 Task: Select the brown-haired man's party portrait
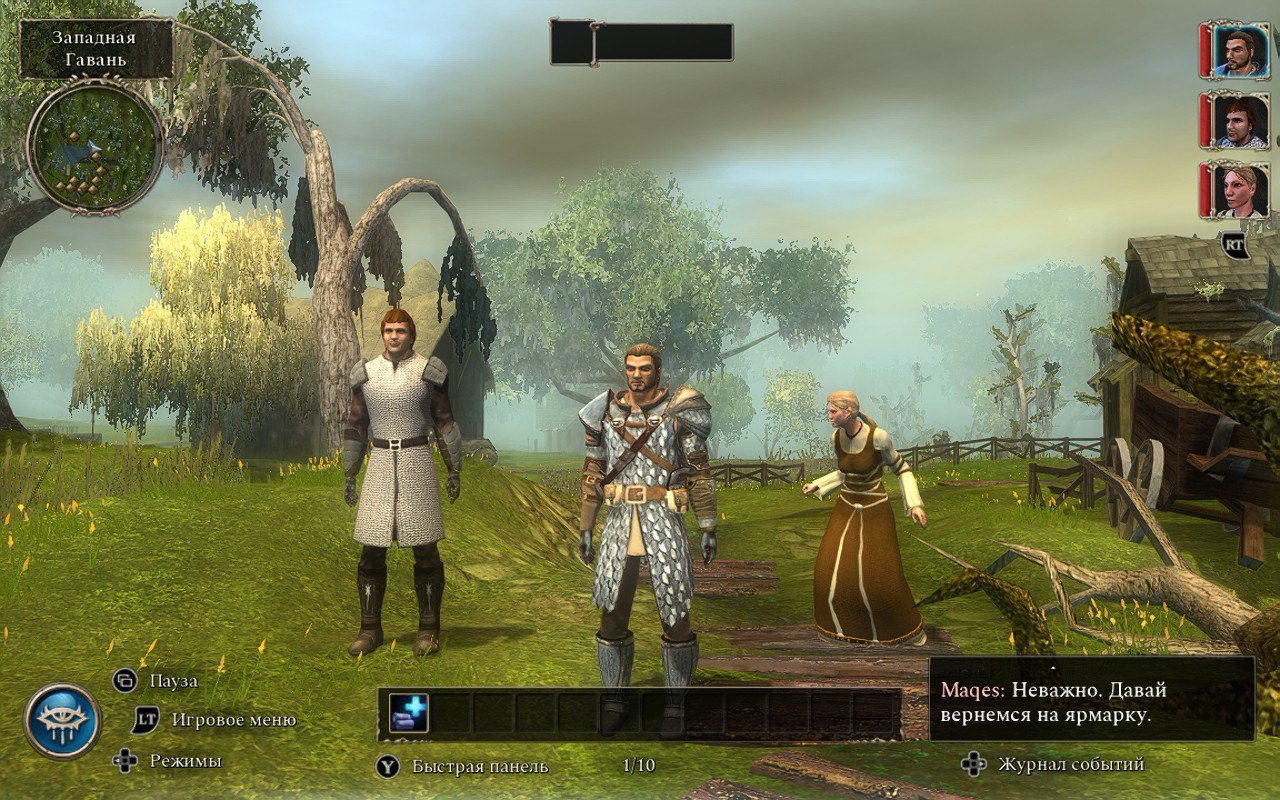[1240, 121]
